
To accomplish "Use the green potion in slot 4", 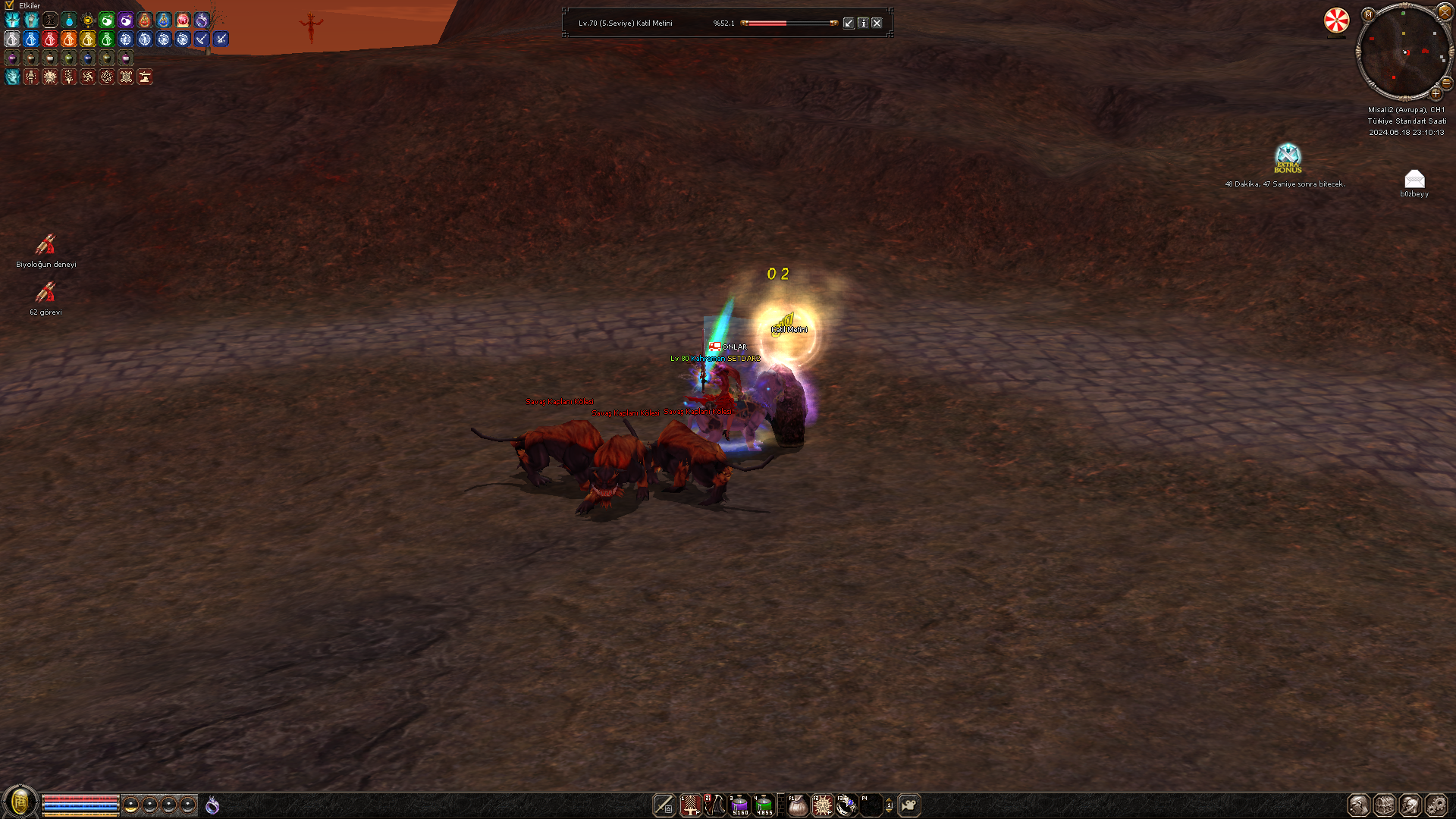I will tap(764, 805).
